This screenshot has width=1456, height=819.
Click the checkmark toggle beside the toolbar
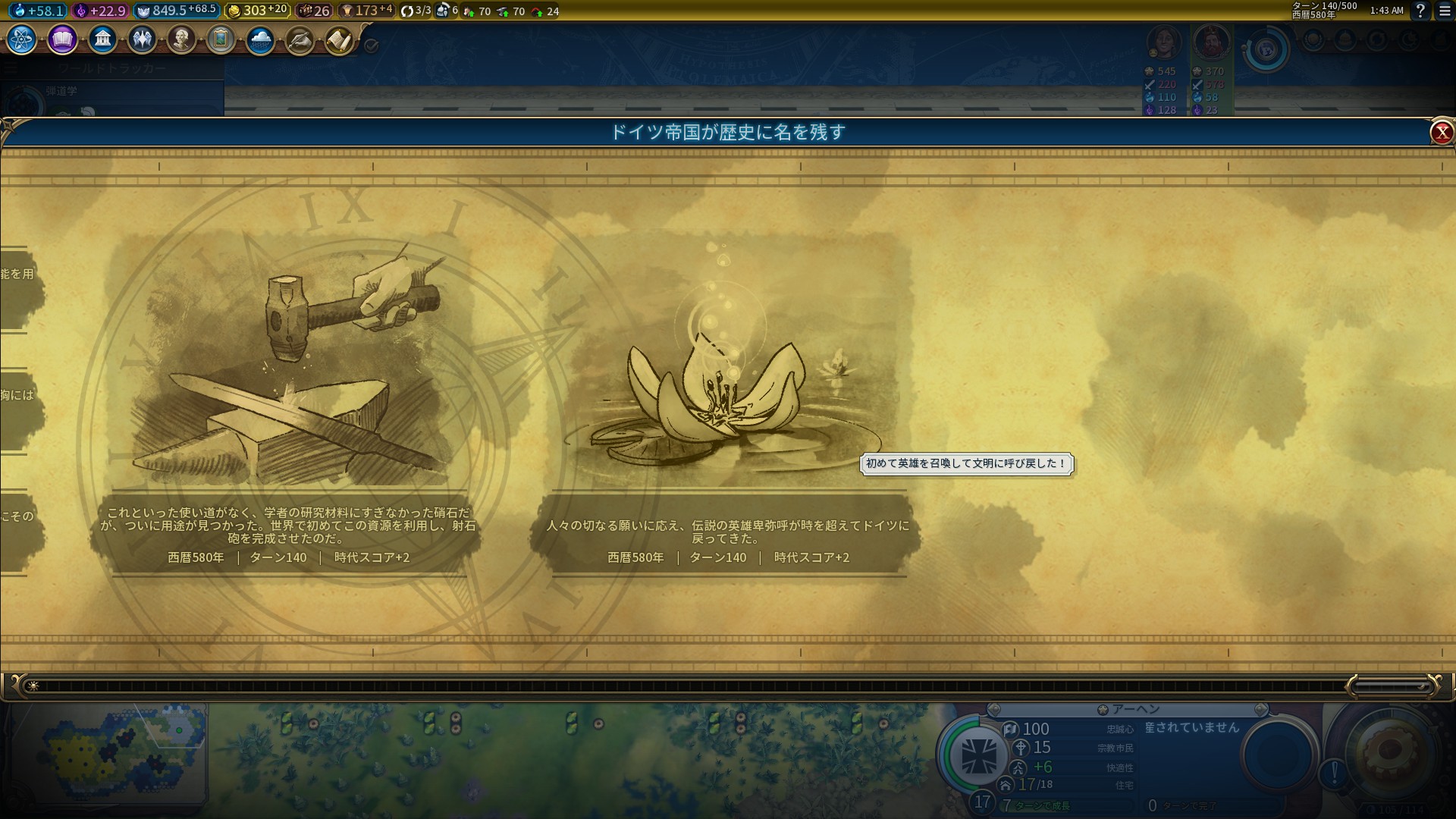point(371,45)
